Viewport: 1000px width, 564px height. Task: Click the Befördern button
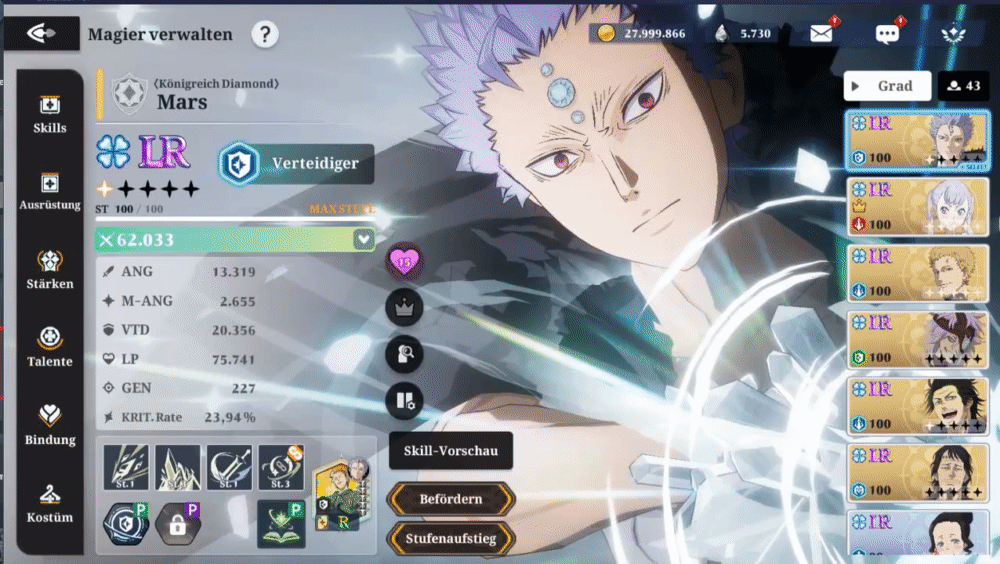451,498
